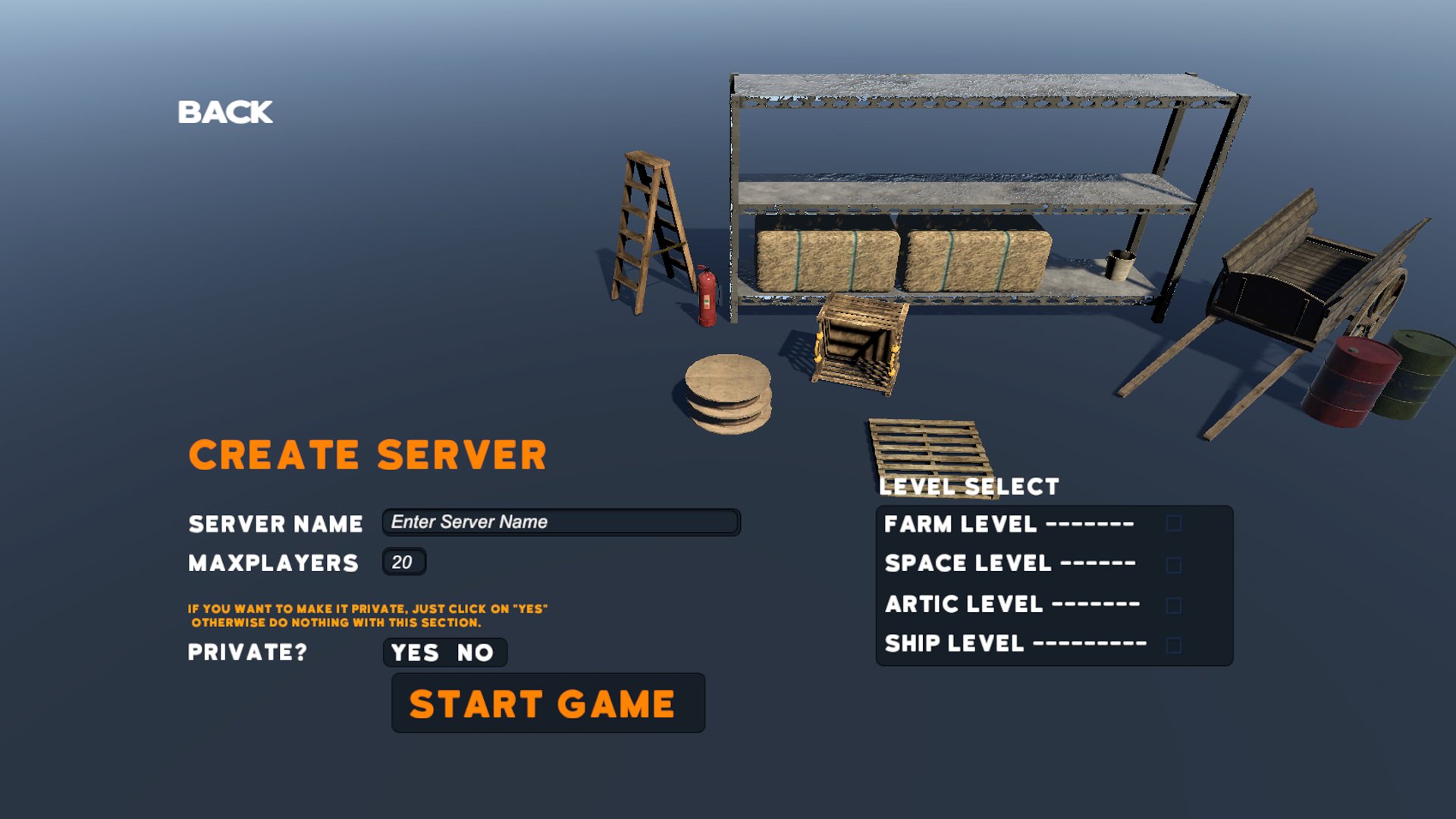This screenshot has width=1456, height=819.
Task: Select the MAXPLAYERS value box showing 20
Action: [x=403, y=561]
